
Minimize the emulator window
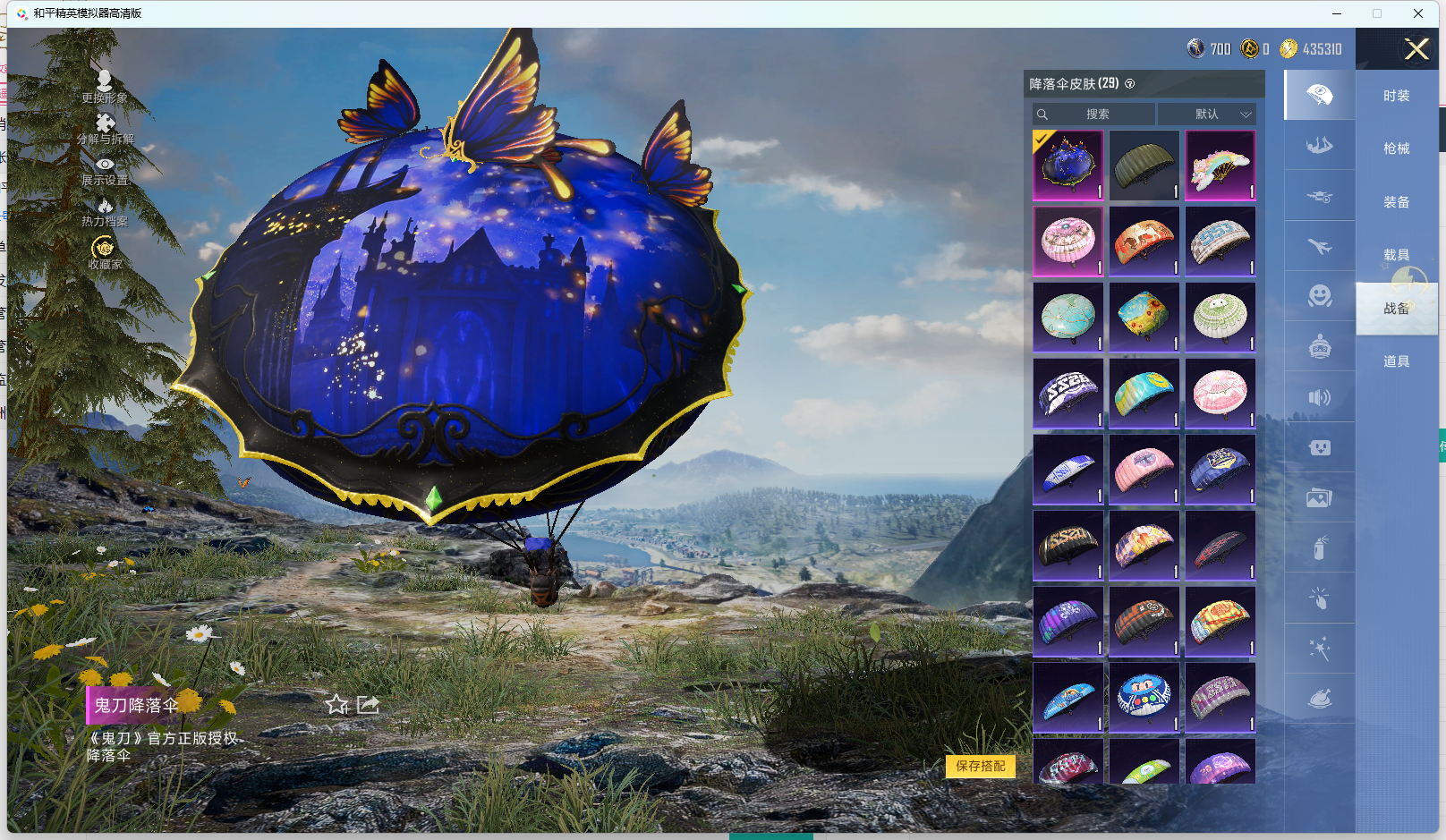pyautogui.click(x=1336, y=13)
